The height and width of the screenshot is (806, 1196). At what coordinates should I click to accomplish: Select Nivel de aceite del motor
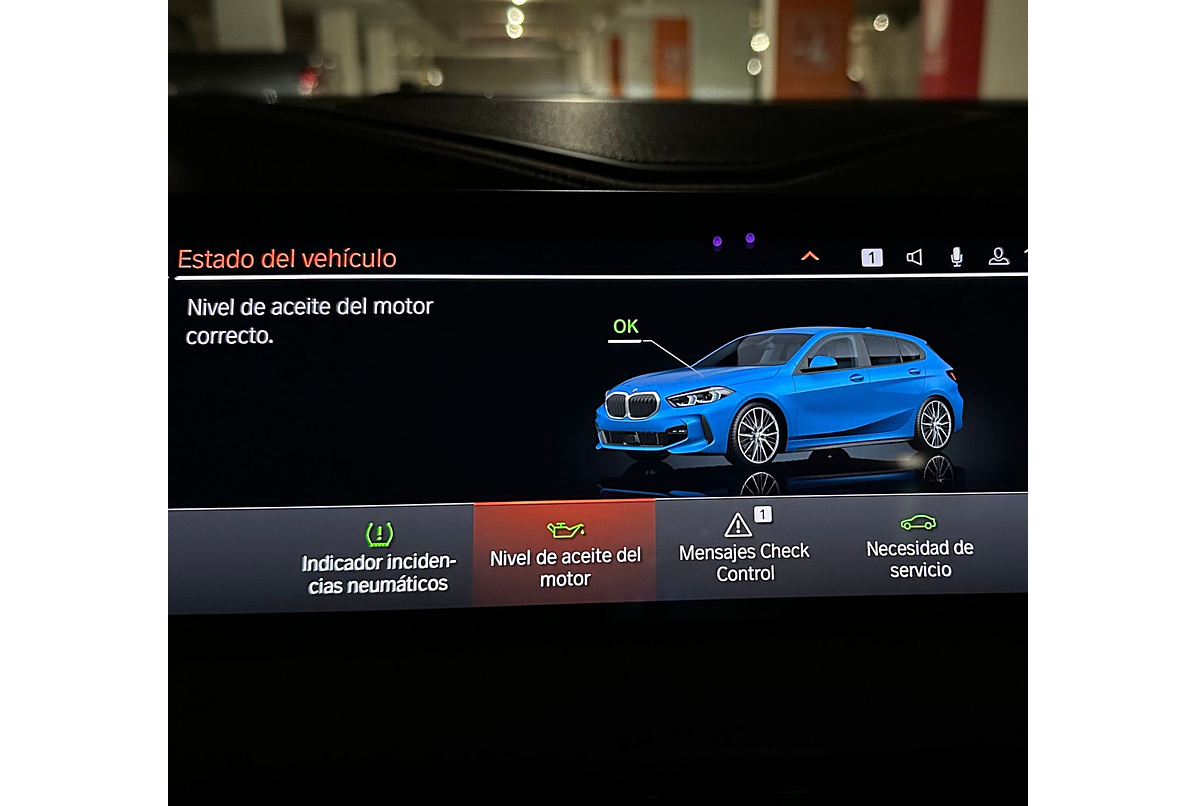[x=565, y=555]
